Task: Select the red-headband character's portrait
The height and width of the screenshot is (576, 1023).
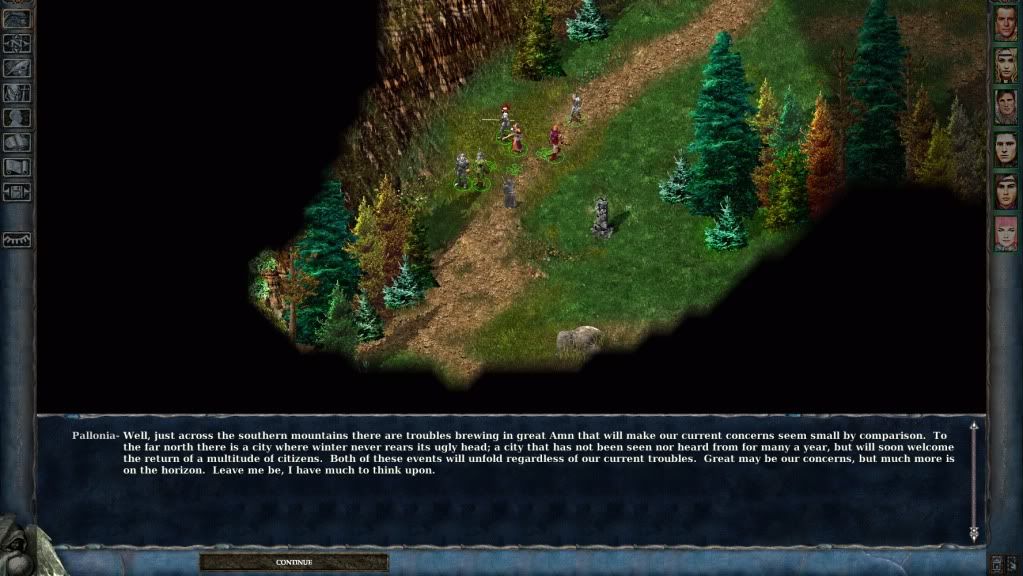Action: coord(1005,191)
